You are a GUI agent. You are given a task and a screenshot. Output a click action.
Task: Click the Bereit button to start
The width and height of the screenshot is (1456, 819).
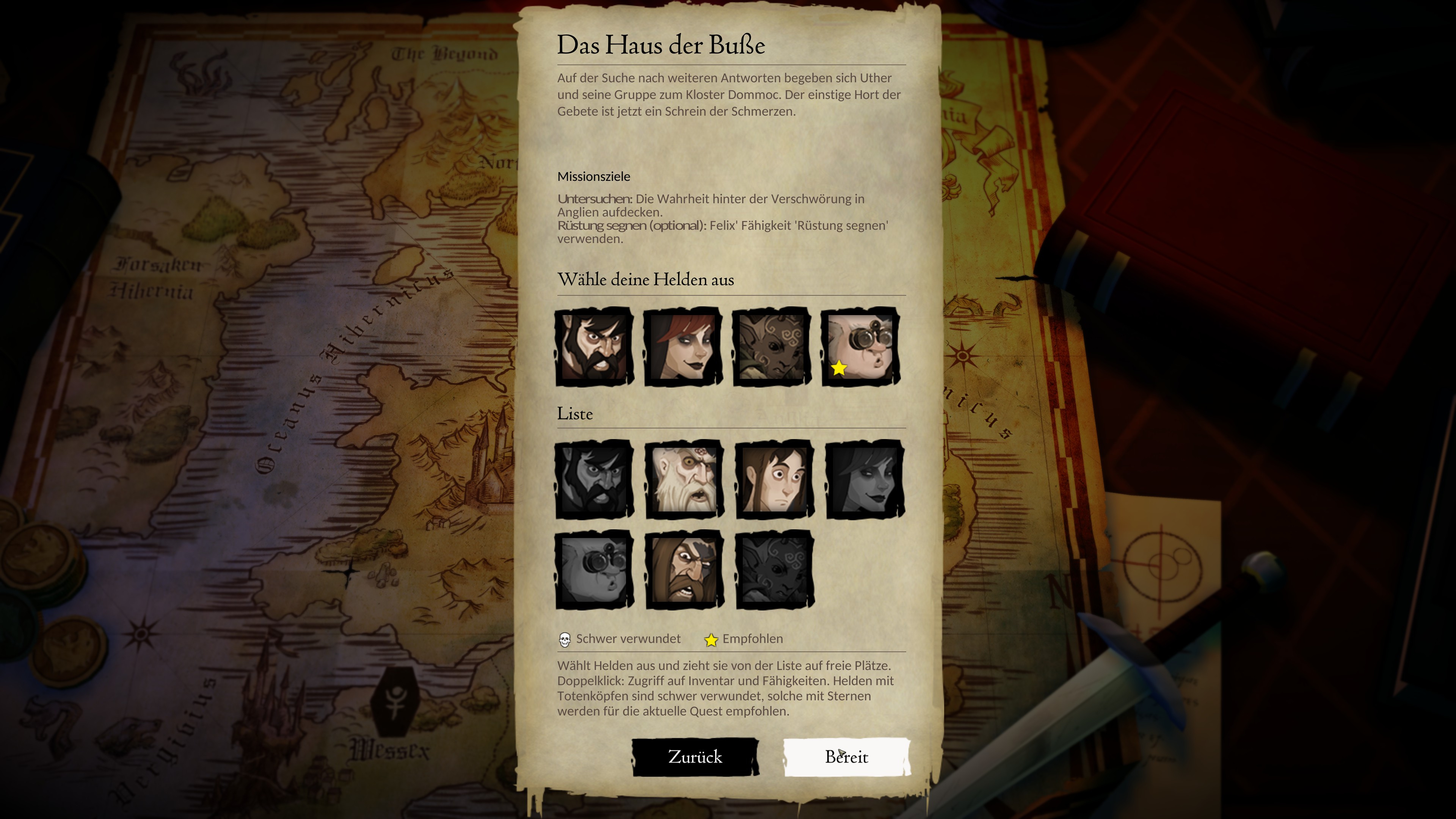846,757
